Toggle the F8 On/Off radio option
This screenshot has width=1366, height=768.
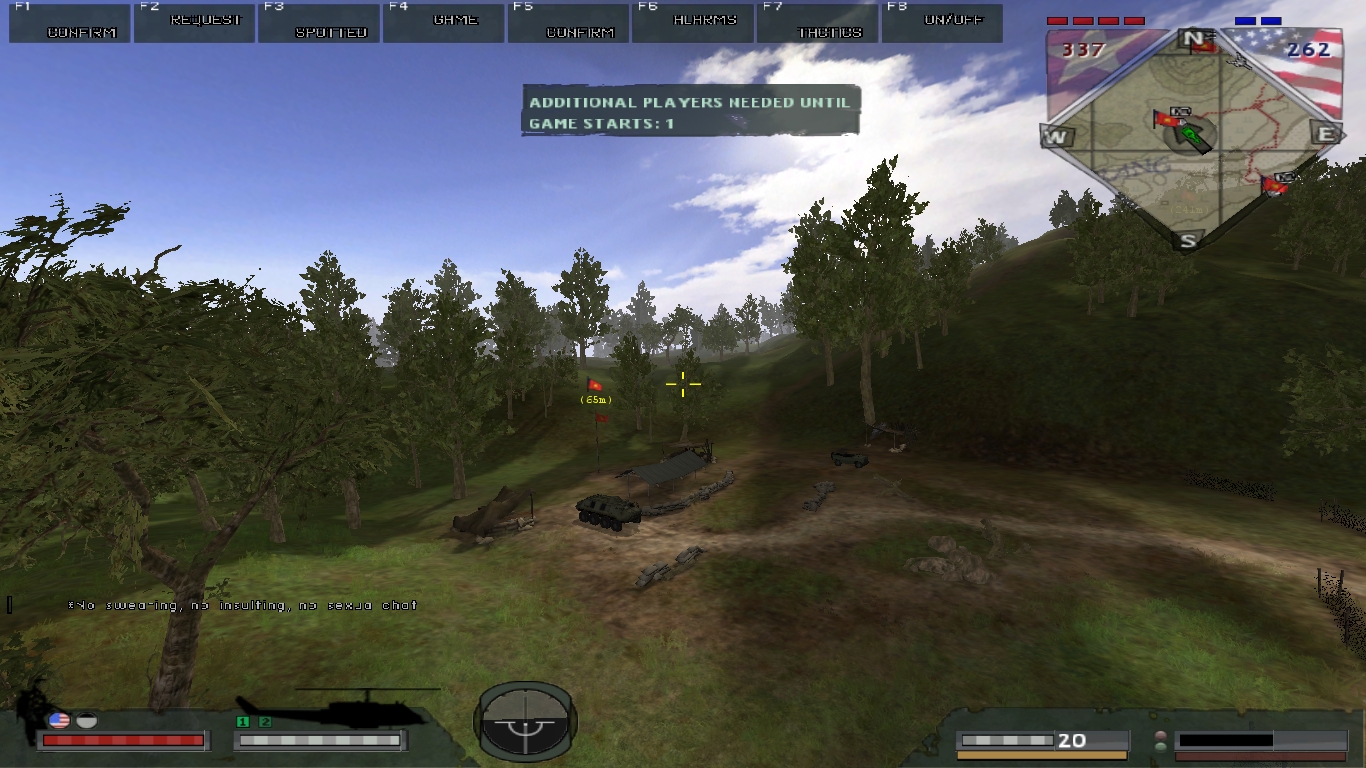(942, 23)
